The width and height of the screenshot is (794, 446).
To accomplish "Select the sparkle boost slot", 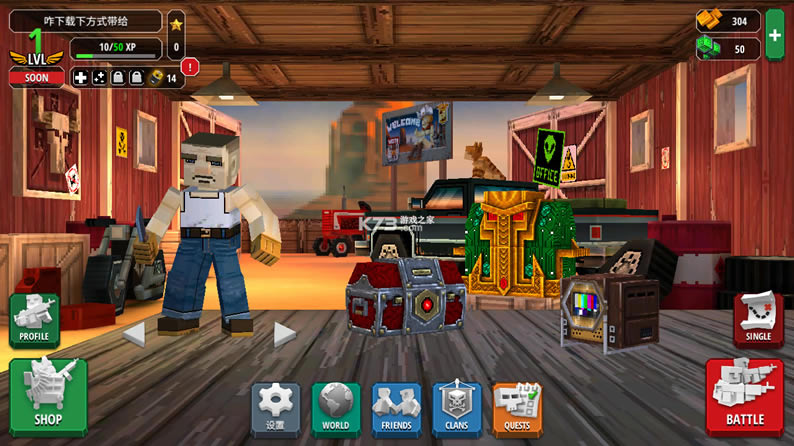I will 99,77.
